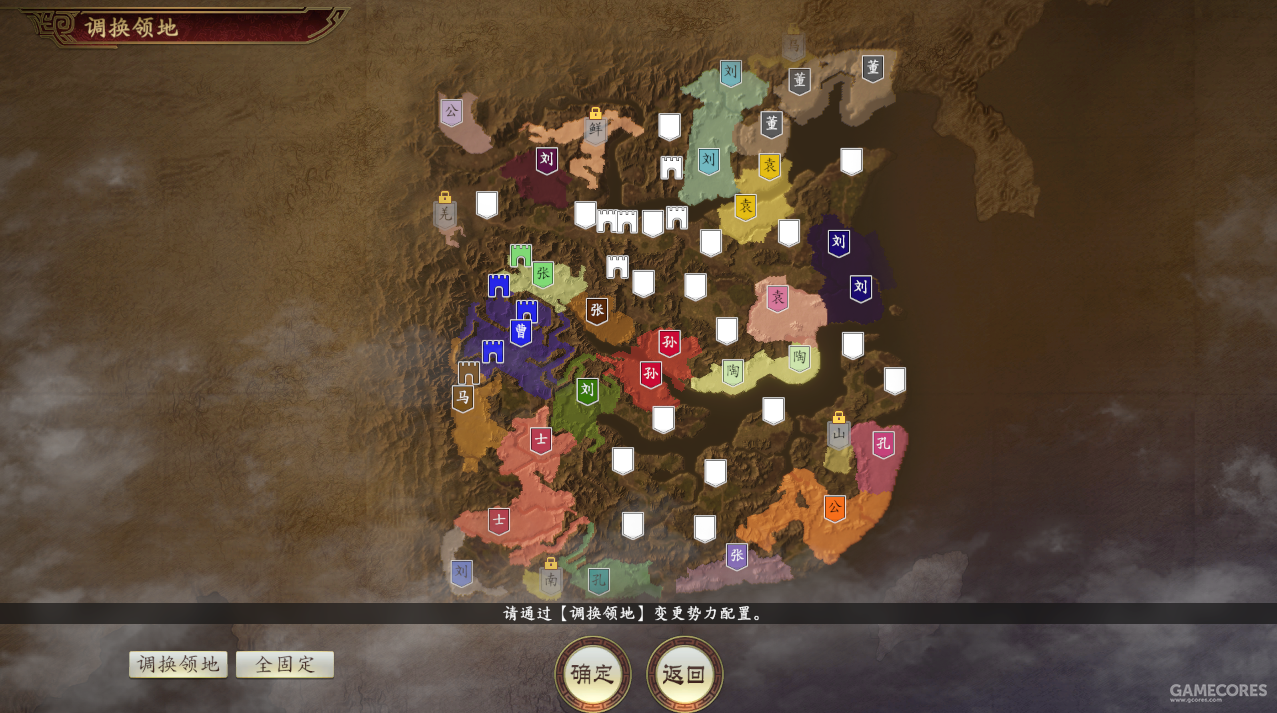Select the dark brown 张 faction flag

tap(597, 311)
